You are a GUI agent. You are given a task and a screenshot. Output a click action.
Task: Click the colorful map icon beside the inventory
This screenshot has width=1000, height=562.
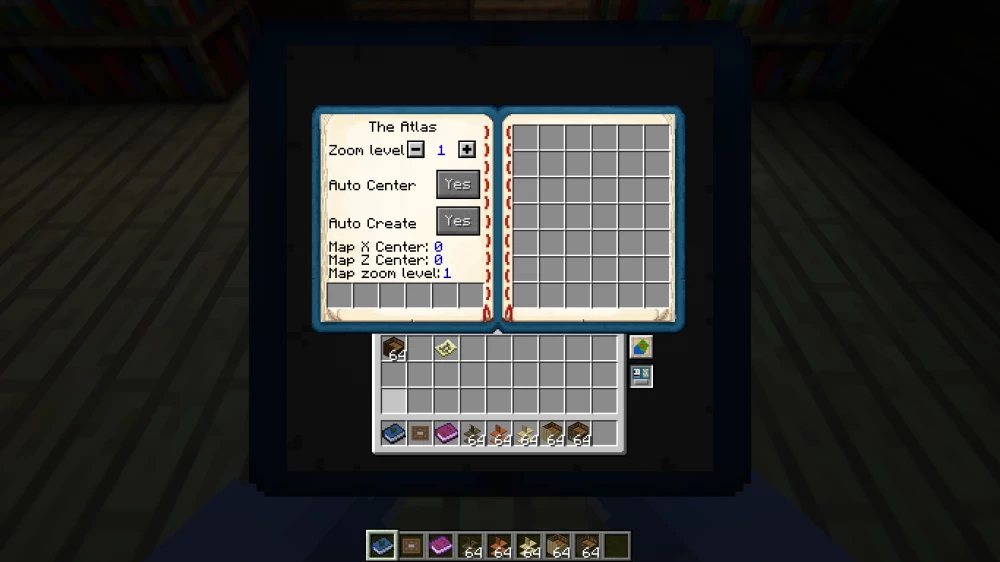pos(641,347)
